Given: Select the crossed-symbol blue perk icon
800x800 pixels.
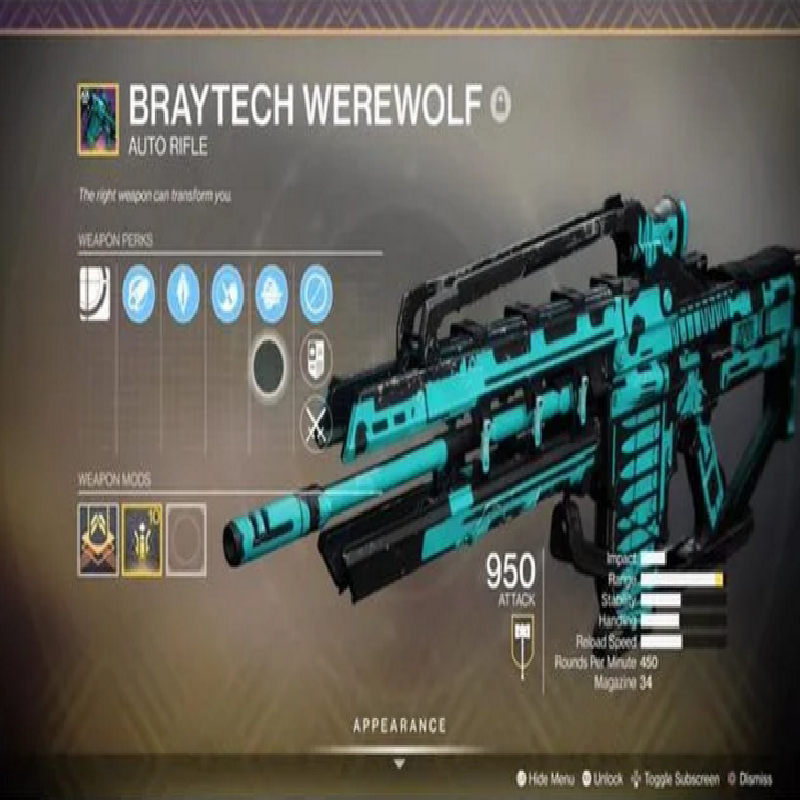Looking at the screenshot, I should pyautogui.click(x=227, y=293).
